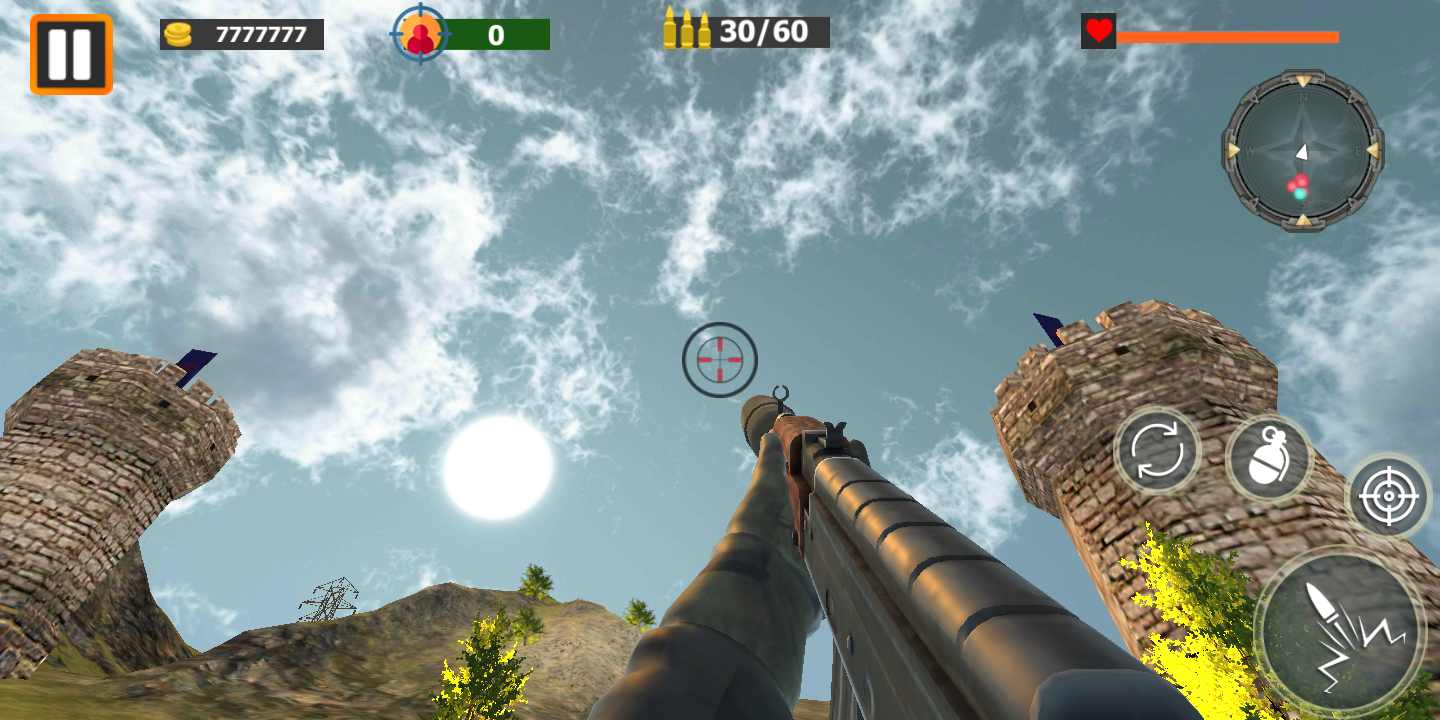Screen dimensions: 1440x720
Task: Fire the weapon using the bullet button
Action: click(x=1340, y=632)
